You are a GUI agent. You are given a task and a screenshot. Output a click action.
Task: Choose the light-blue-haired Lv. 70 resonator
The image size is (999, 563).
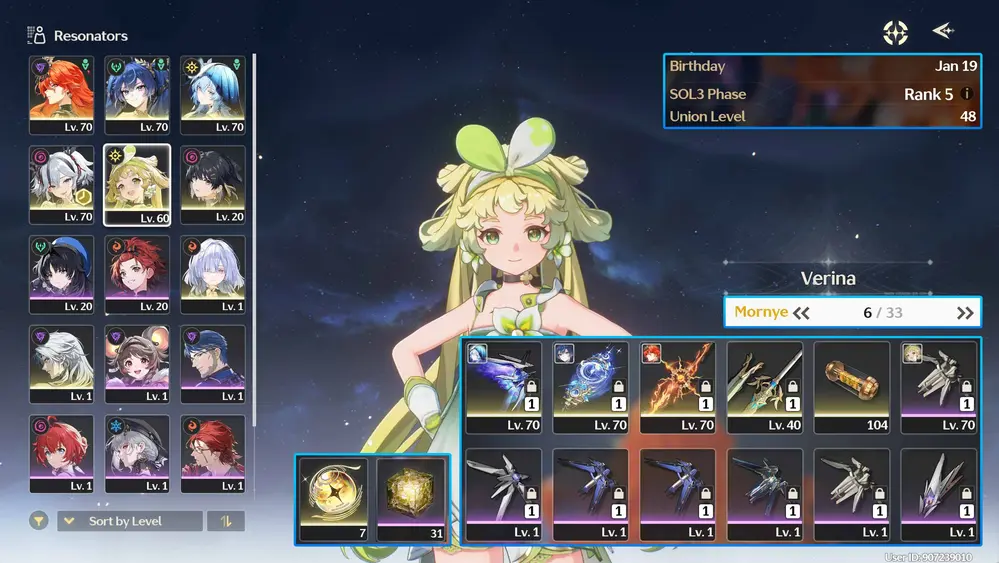212,94
